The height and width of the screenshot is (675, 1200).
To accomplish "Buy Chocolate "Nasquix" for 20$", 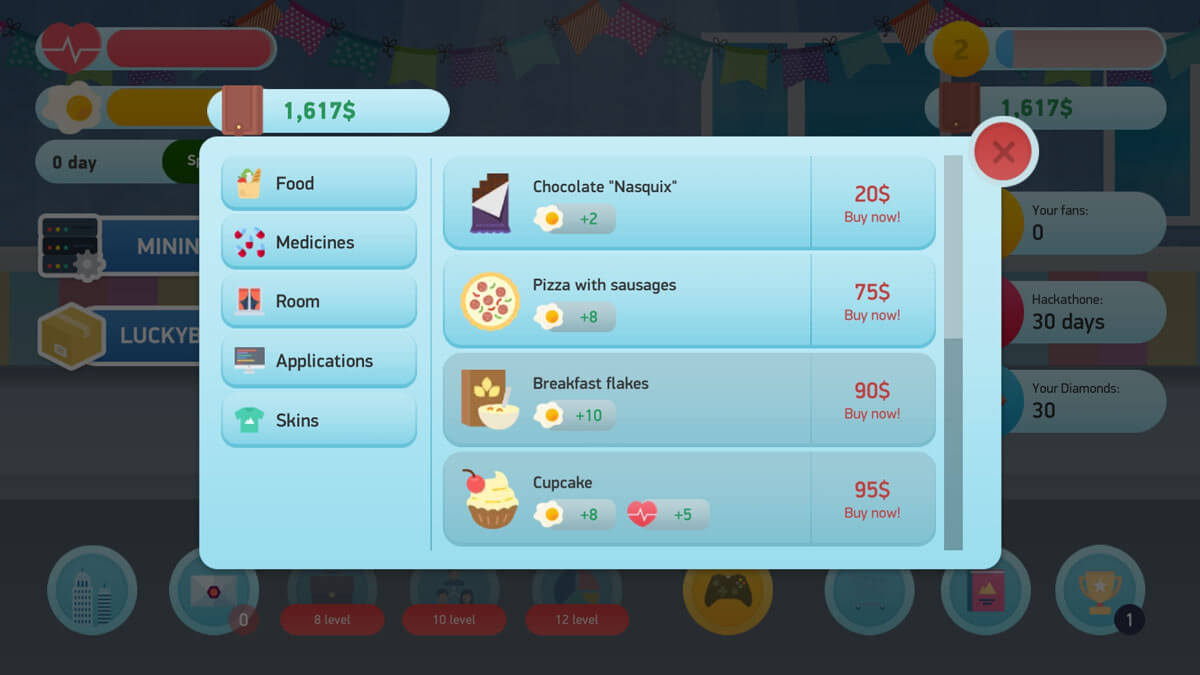I will point(872,203).
